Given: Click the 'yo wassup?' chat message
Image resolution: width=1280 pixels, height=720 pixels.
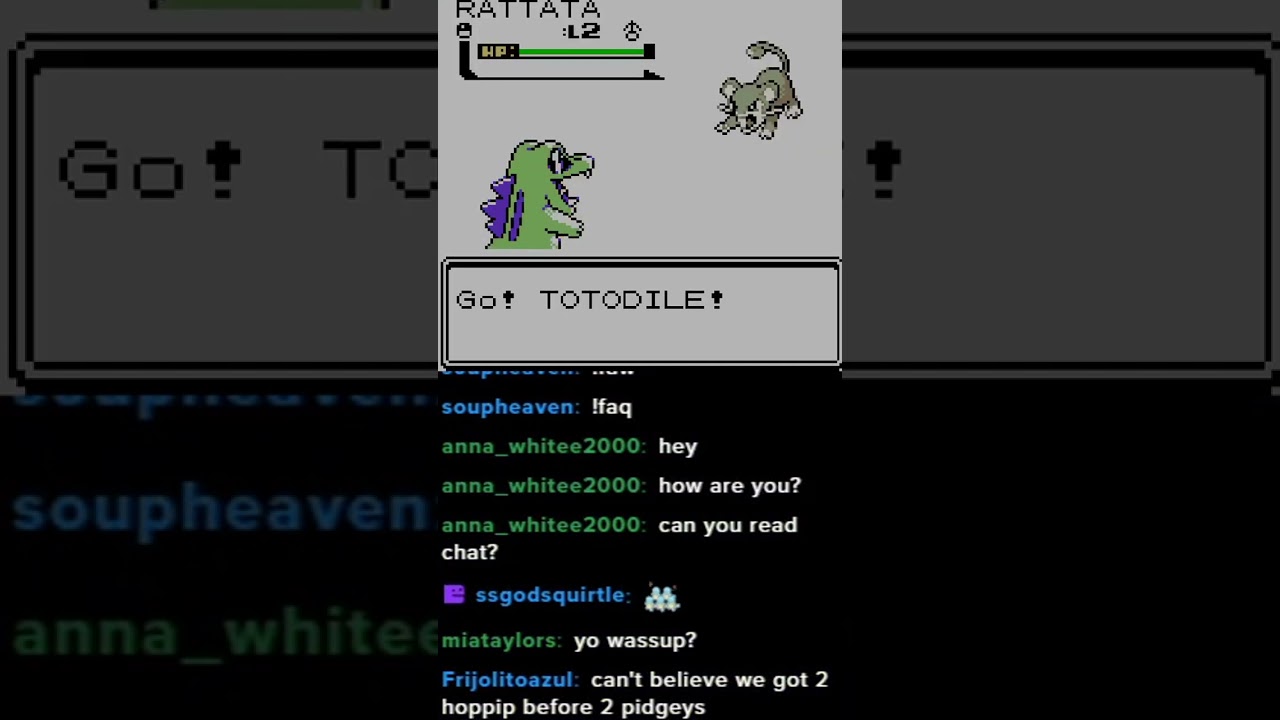Looking at the screenshot, I should 634,640.
